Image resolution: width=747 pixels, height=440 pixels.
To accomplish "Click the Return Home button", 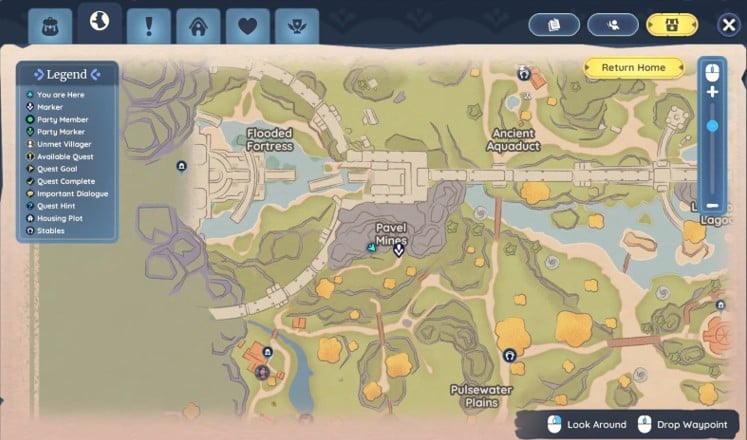I will tap(634, 68).
